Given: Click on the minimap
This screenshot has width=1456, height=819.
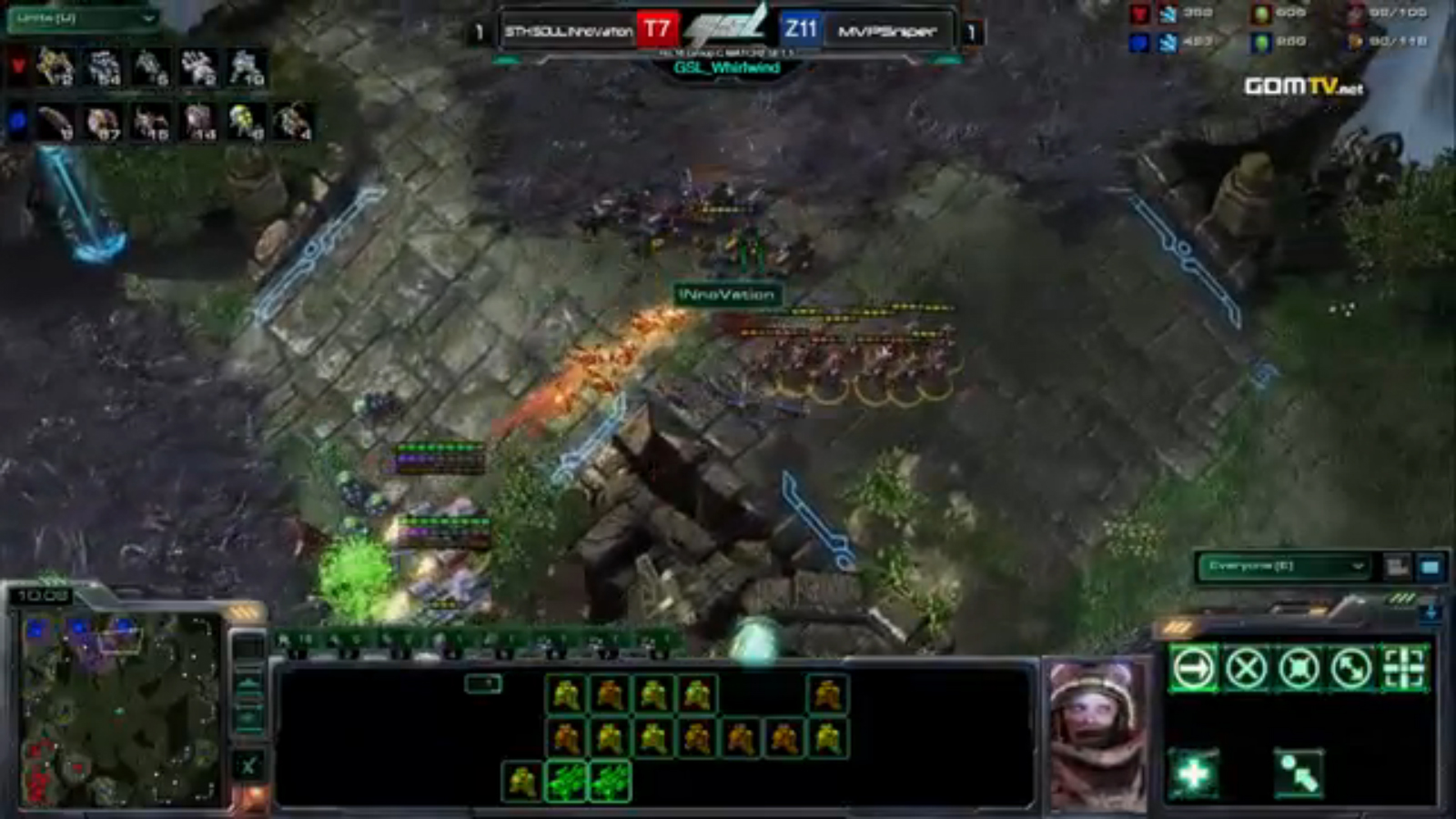Looking at the screenshot, I should (x=118, y=708).
